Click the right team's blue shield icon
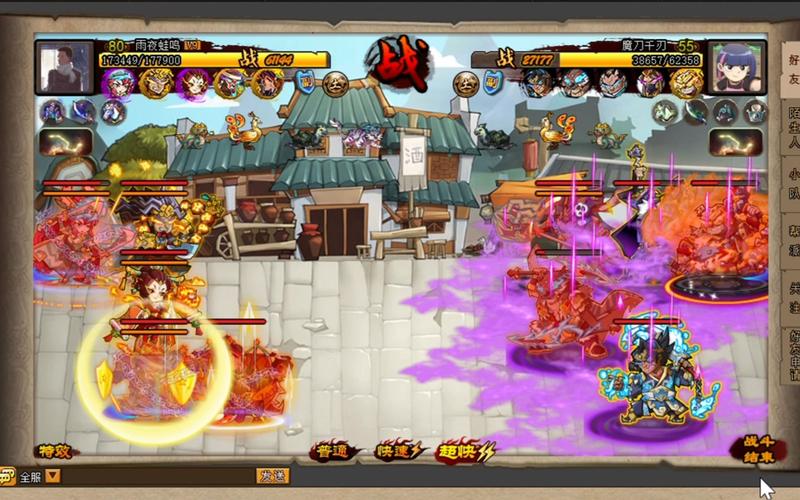Image resolution: width=800 pixels, height=500 pixels. (x=493, y=83)
